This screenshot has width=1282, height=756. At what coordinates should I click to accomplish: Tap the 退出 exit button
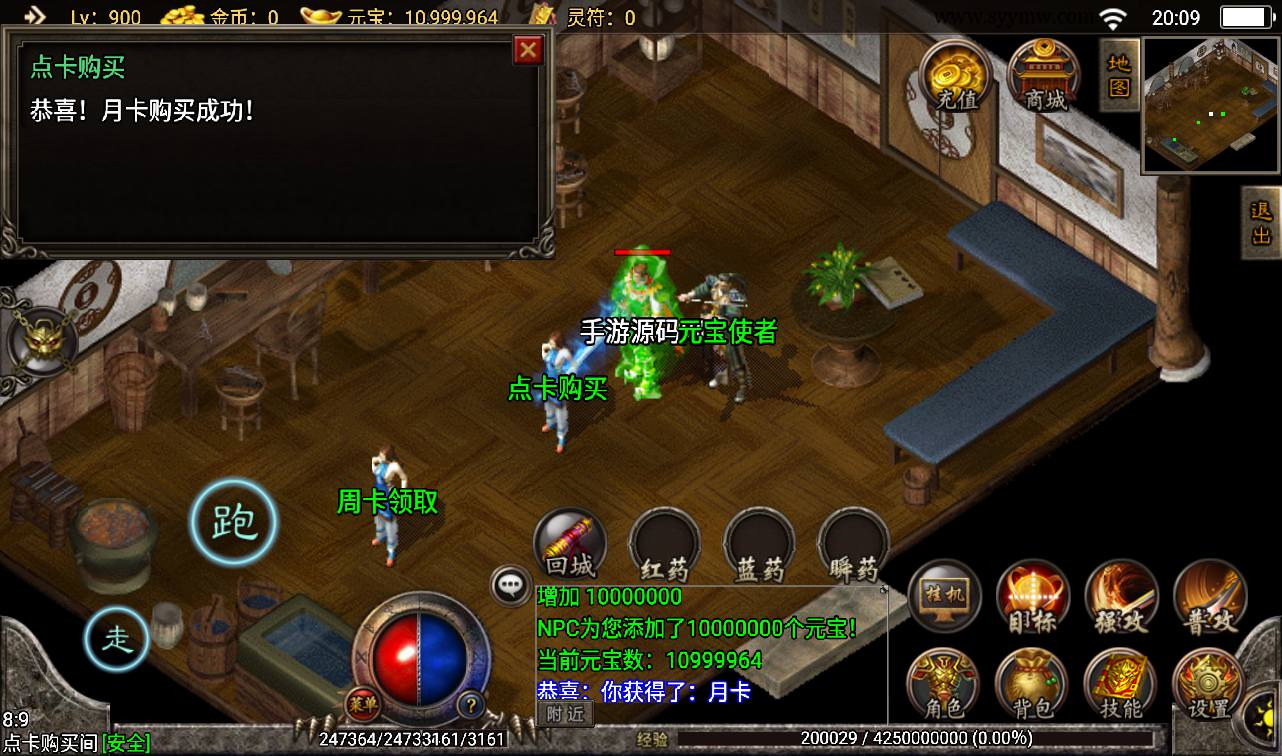tap(1261, 223)
